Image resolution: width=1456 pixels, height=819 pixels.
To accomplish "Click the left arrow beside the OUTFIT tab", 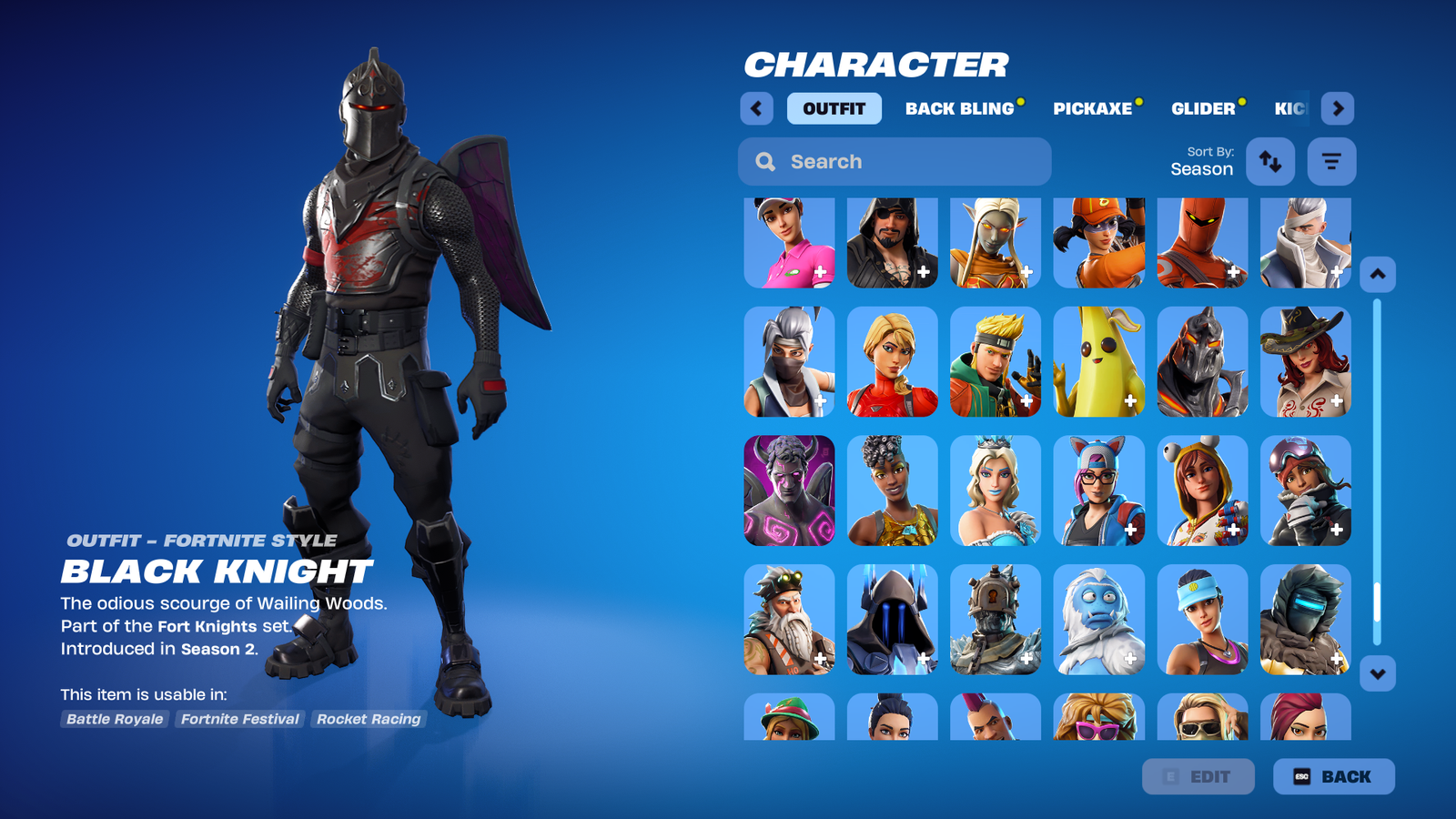I will click(x=756, y=108).
